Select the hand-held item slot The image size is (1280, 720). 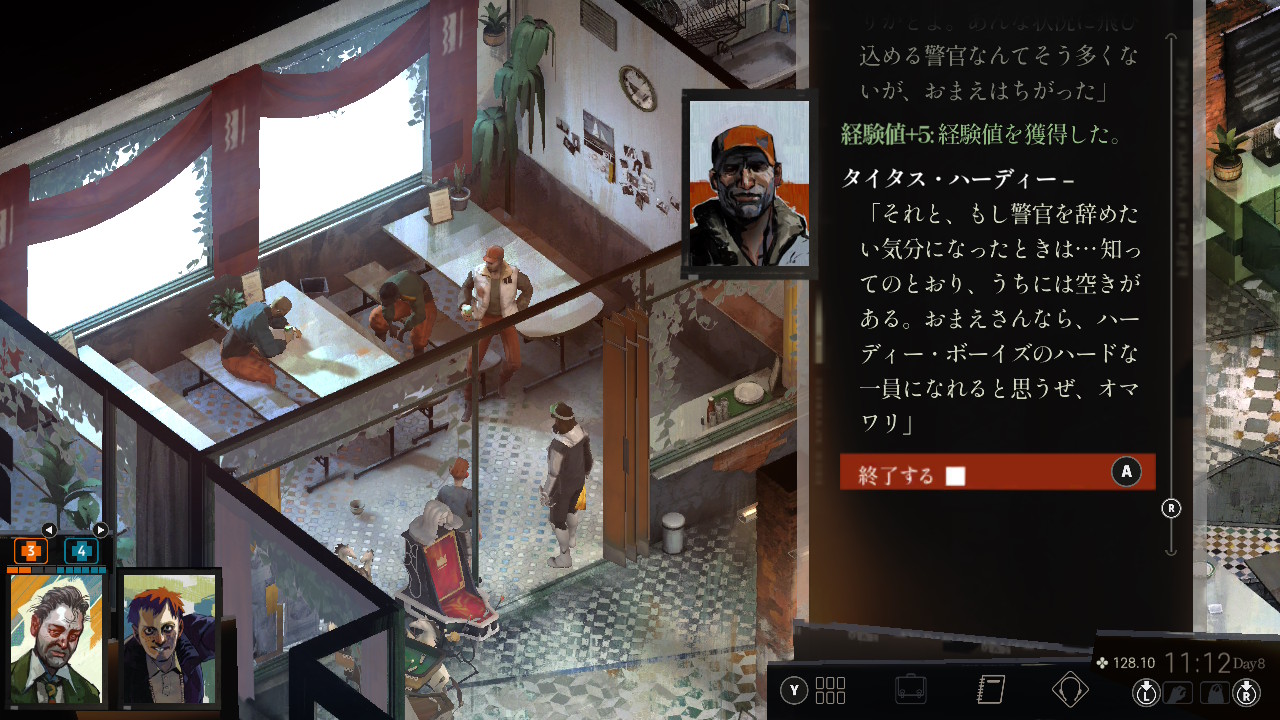[x=1177, y=692]
